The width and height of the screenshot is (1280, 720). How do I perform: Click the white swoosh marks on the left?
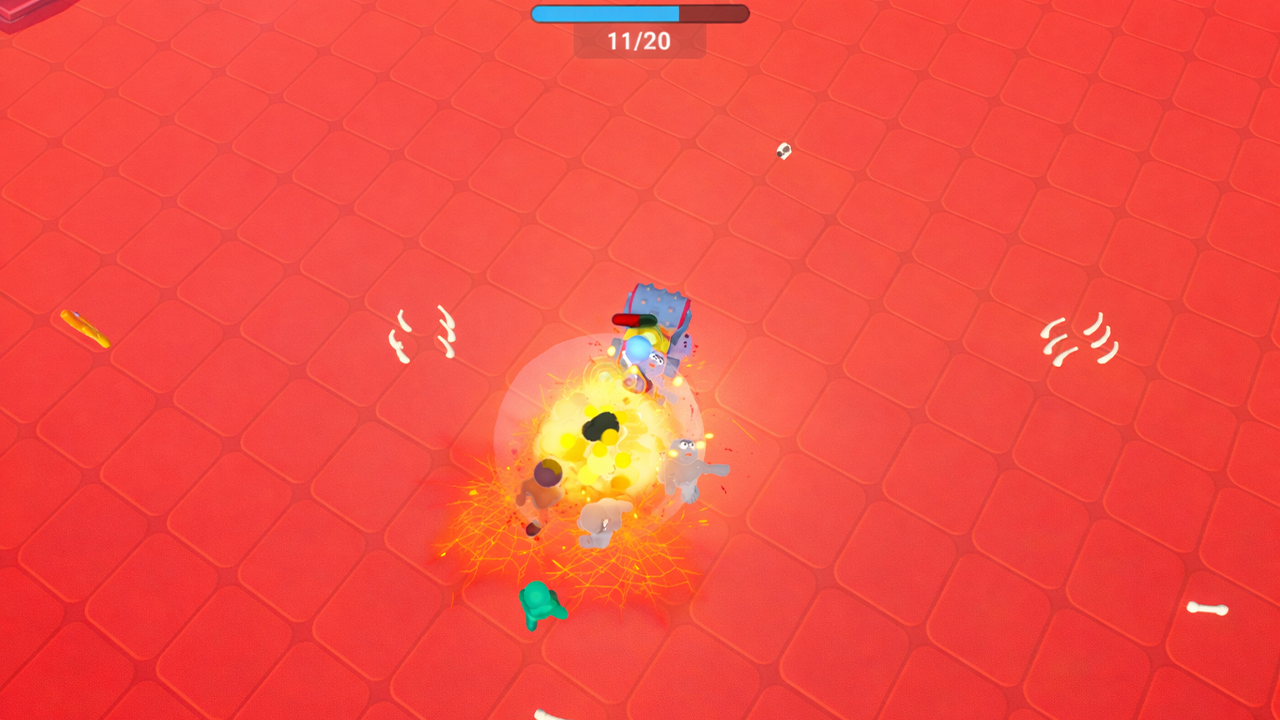pos(425,335)
